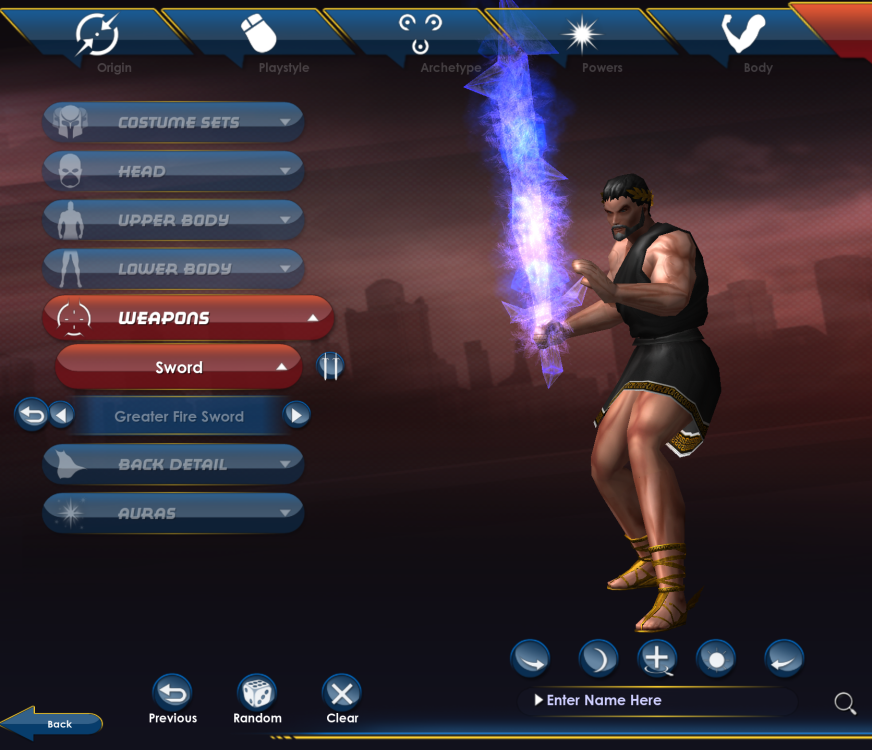Expand the Costume Sets category
This screenshot has width=872, height=750.
pos(173,122)
